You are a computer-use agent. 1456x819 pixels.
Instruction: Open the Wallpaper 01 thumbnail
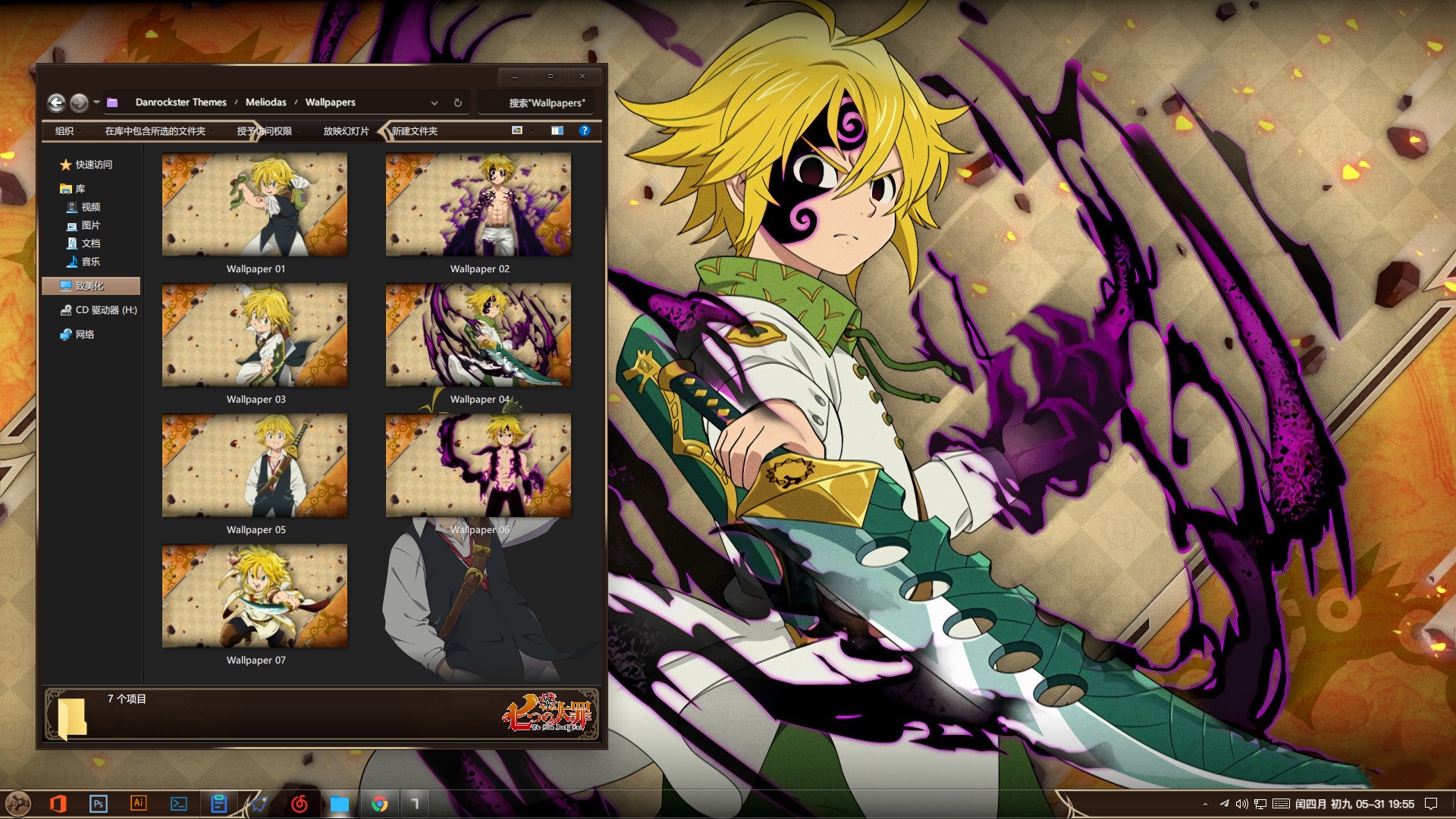point(255,205)
